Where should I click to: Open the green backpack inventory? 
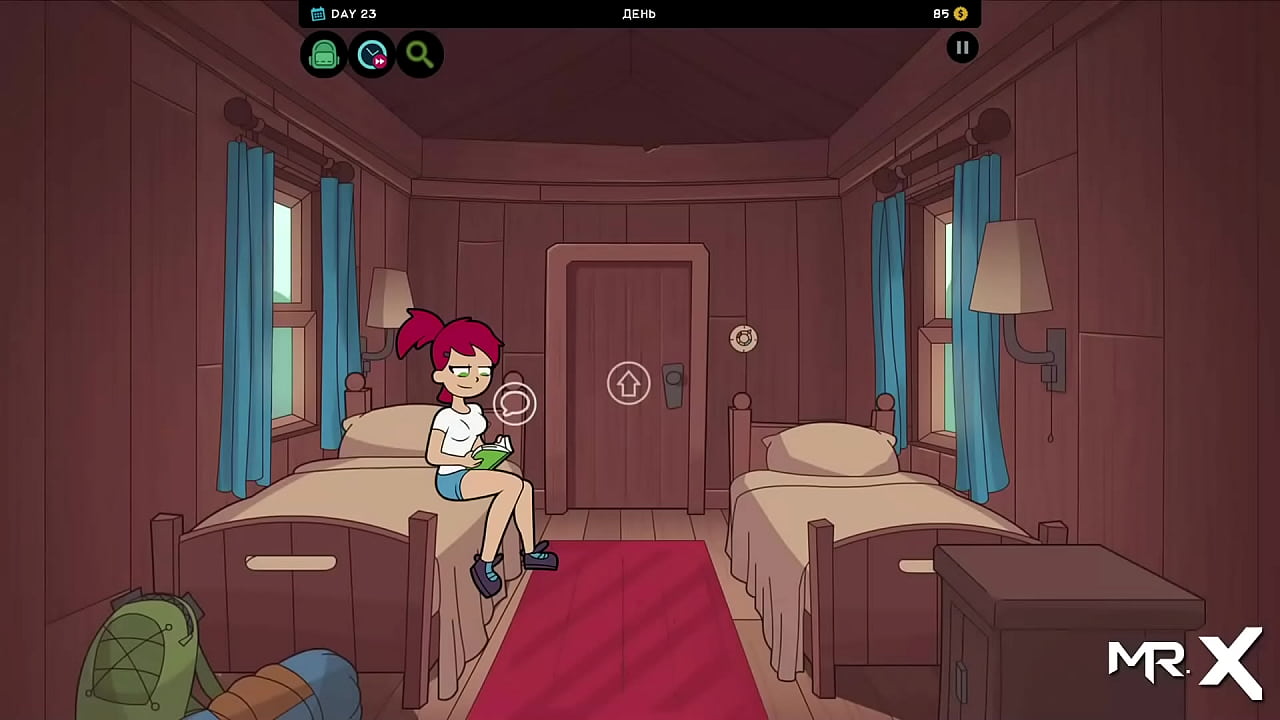coord(324,54)
